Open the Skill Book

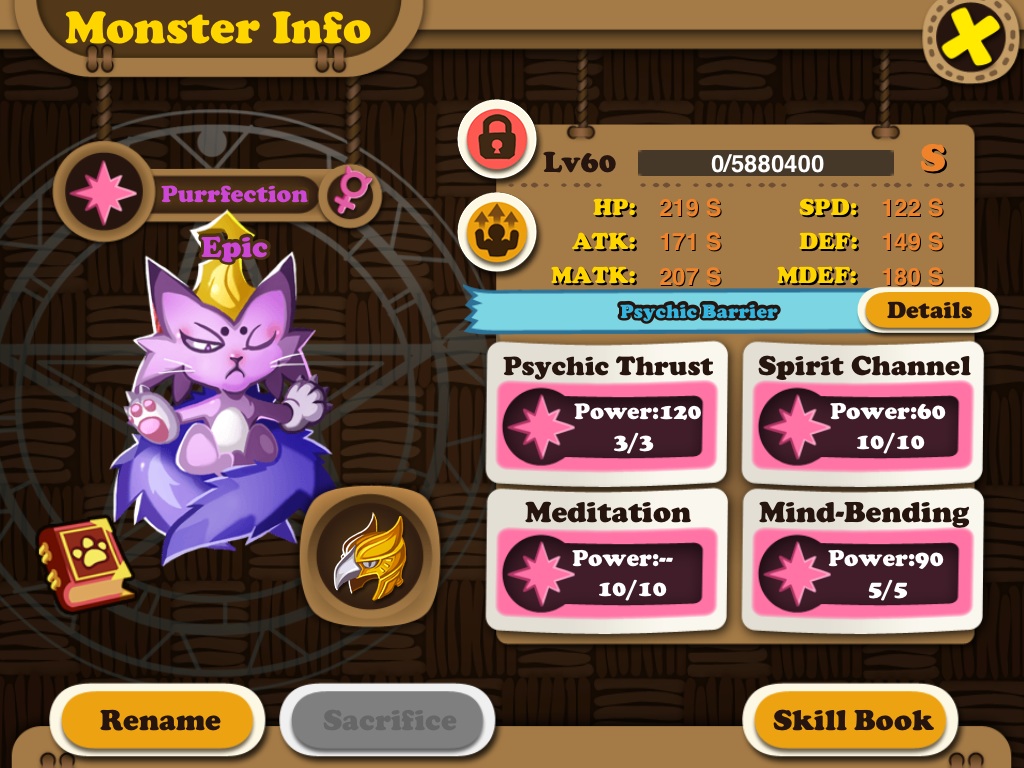click(x=852, y=720)
